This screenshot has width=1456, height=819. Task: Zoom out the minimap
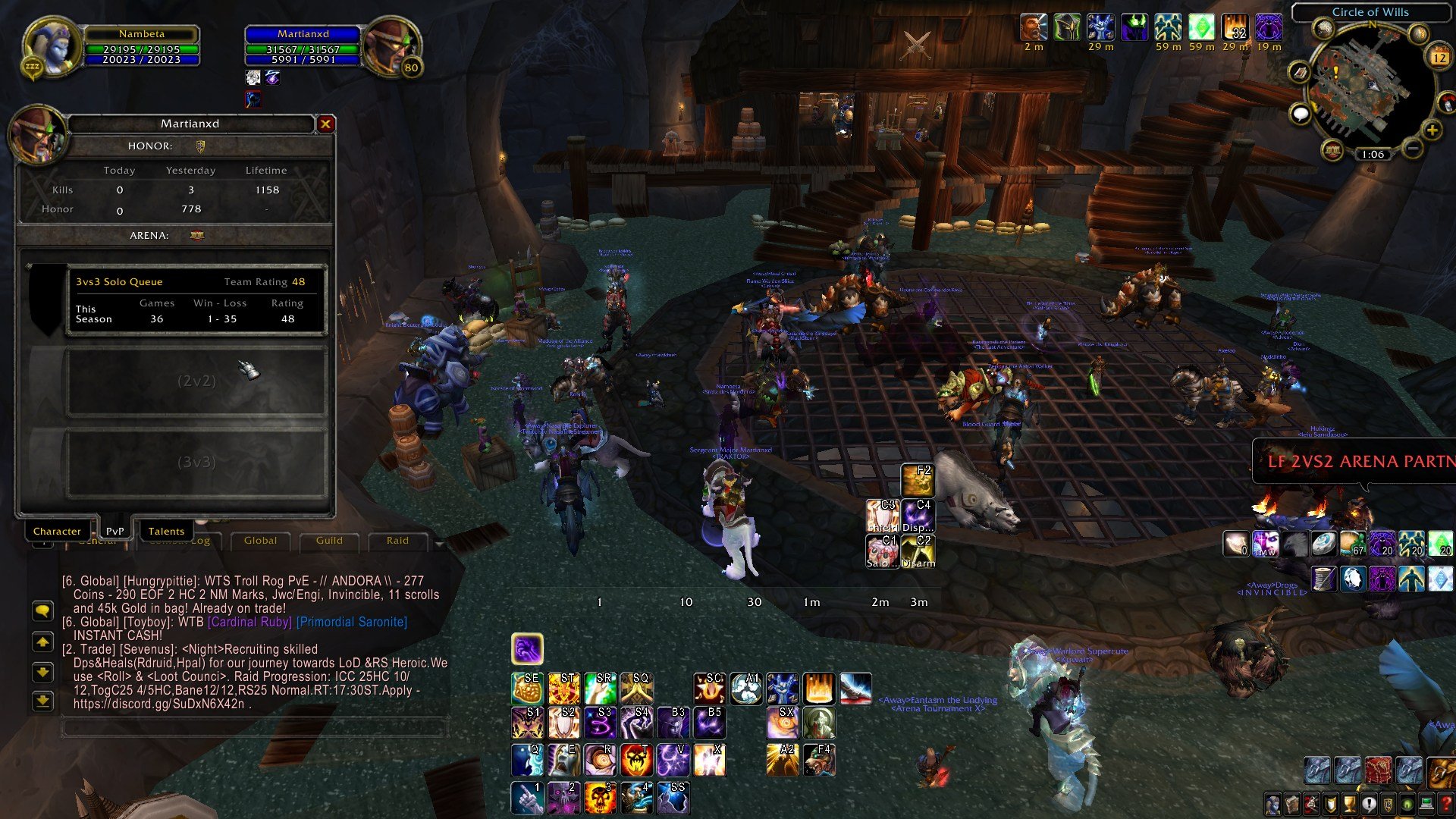pos(1412,149)
